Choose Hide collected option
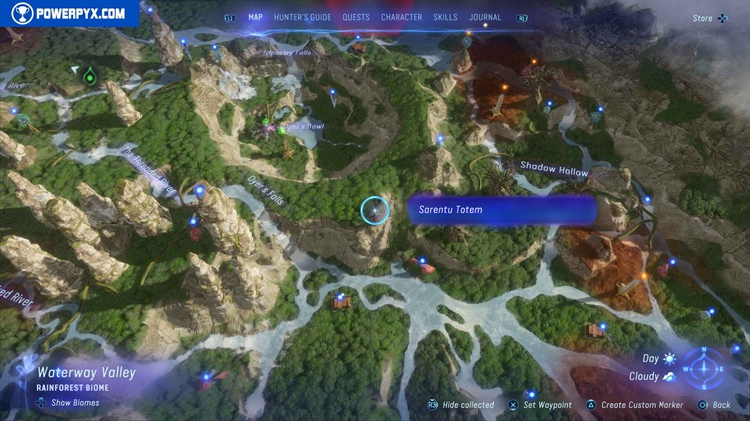Image resolution: width=750 pixels, height=421 pixels. pos(467,405)
